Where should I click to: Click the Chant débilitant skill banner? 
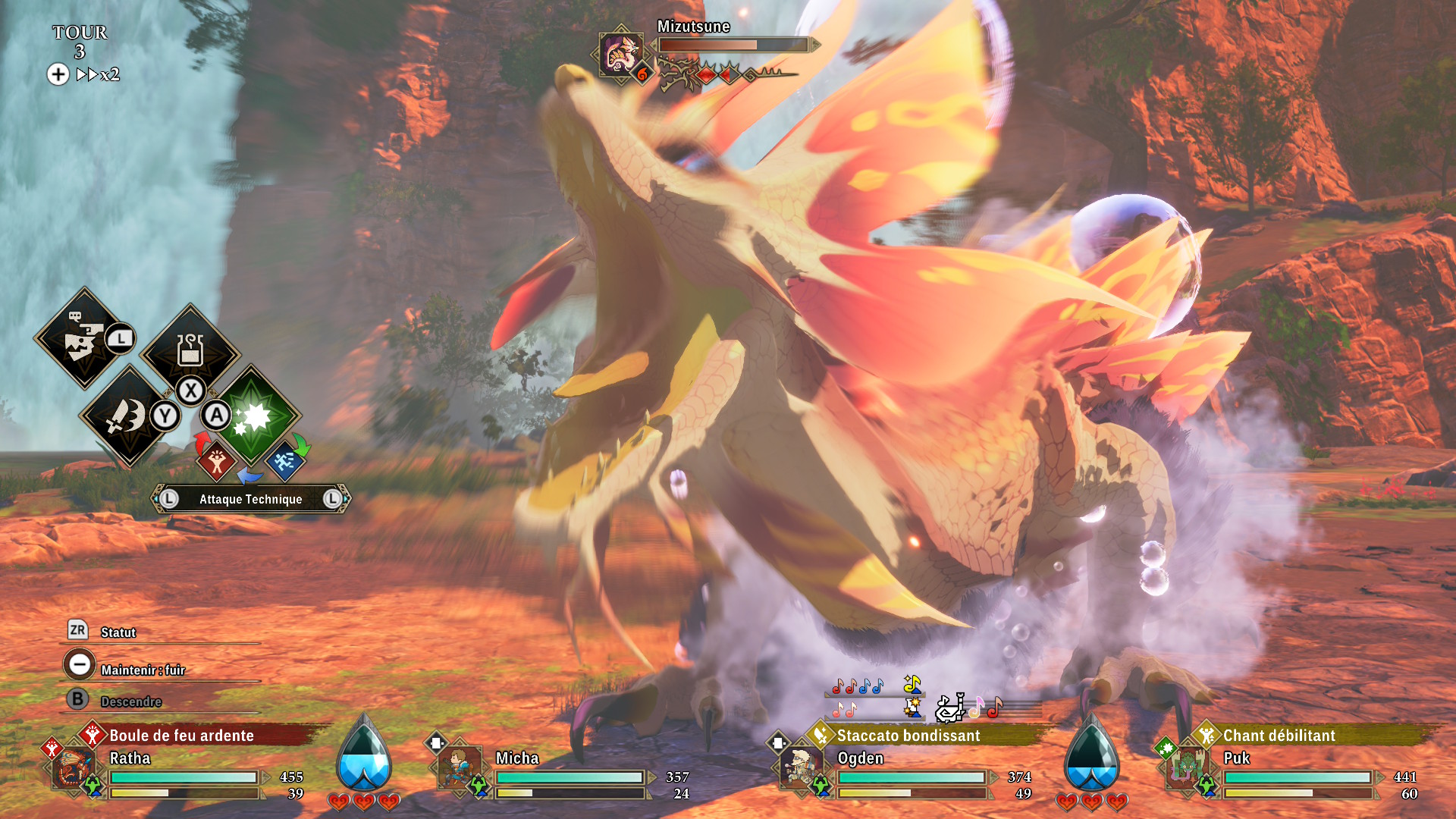pyautogui.click(x=1279, y=736)
